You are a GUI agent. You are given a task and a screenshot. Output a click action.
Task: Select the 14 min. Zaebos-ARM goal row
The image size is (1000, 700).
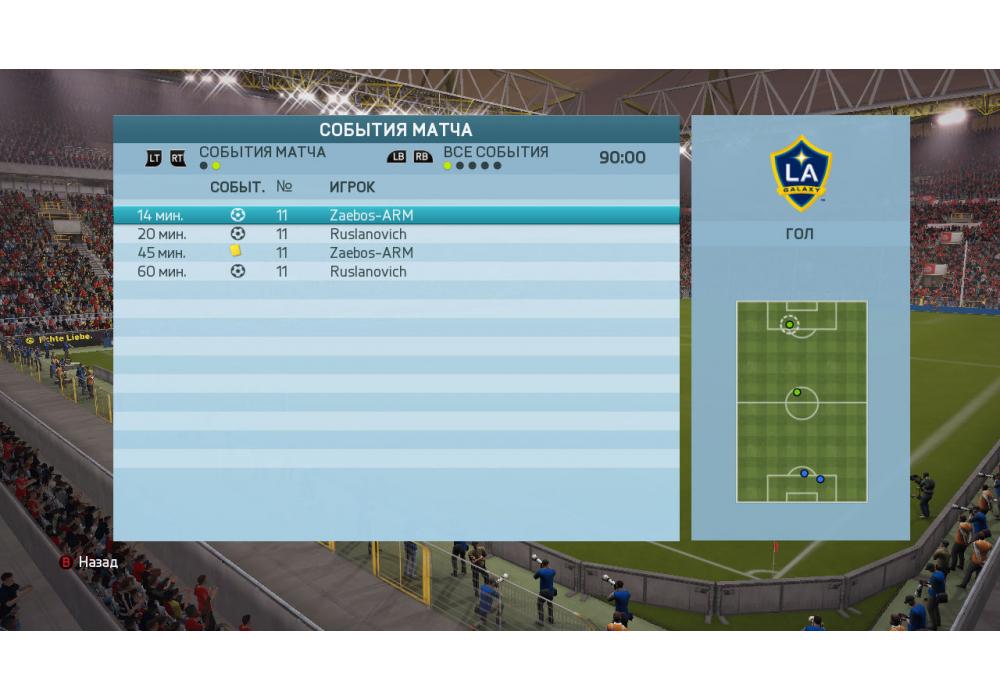click(395, 215)
